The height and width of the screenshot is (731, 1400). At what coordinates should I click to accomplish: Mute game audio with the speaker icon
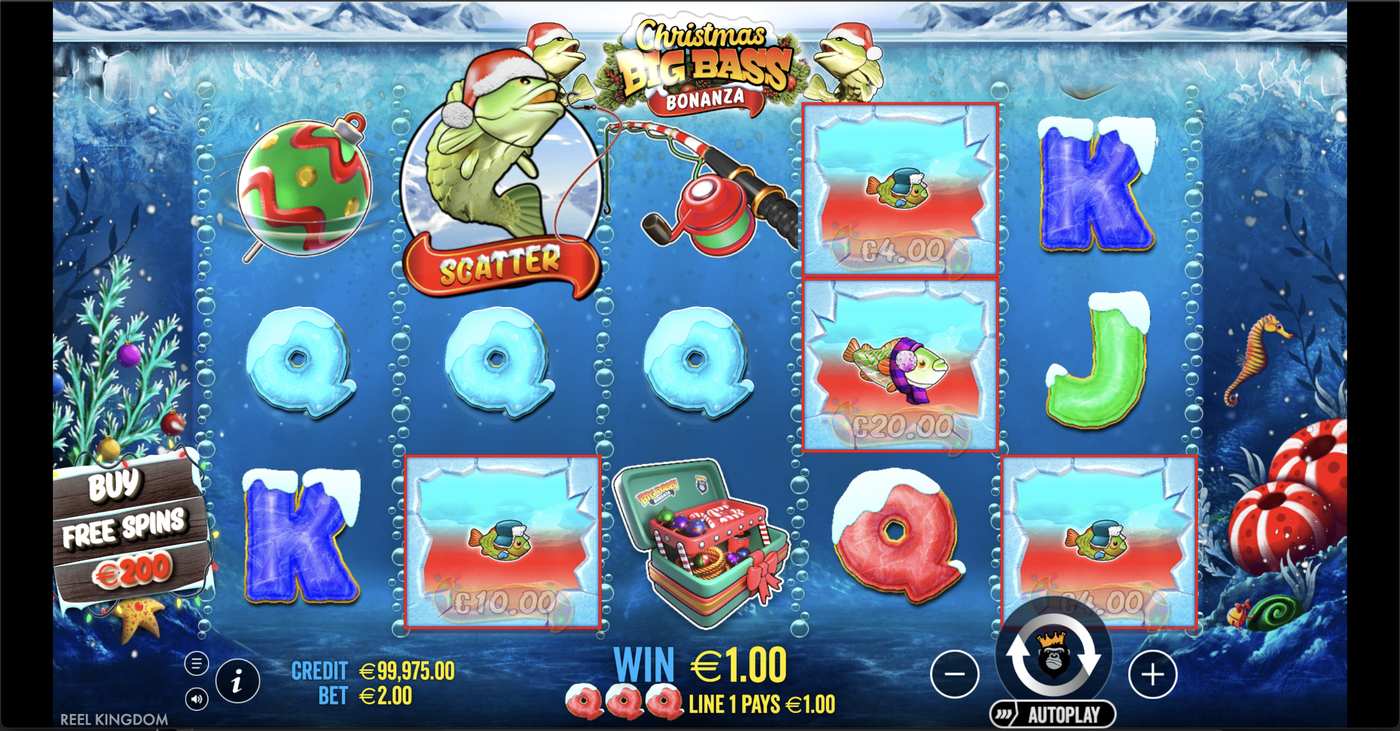(196, 698)
